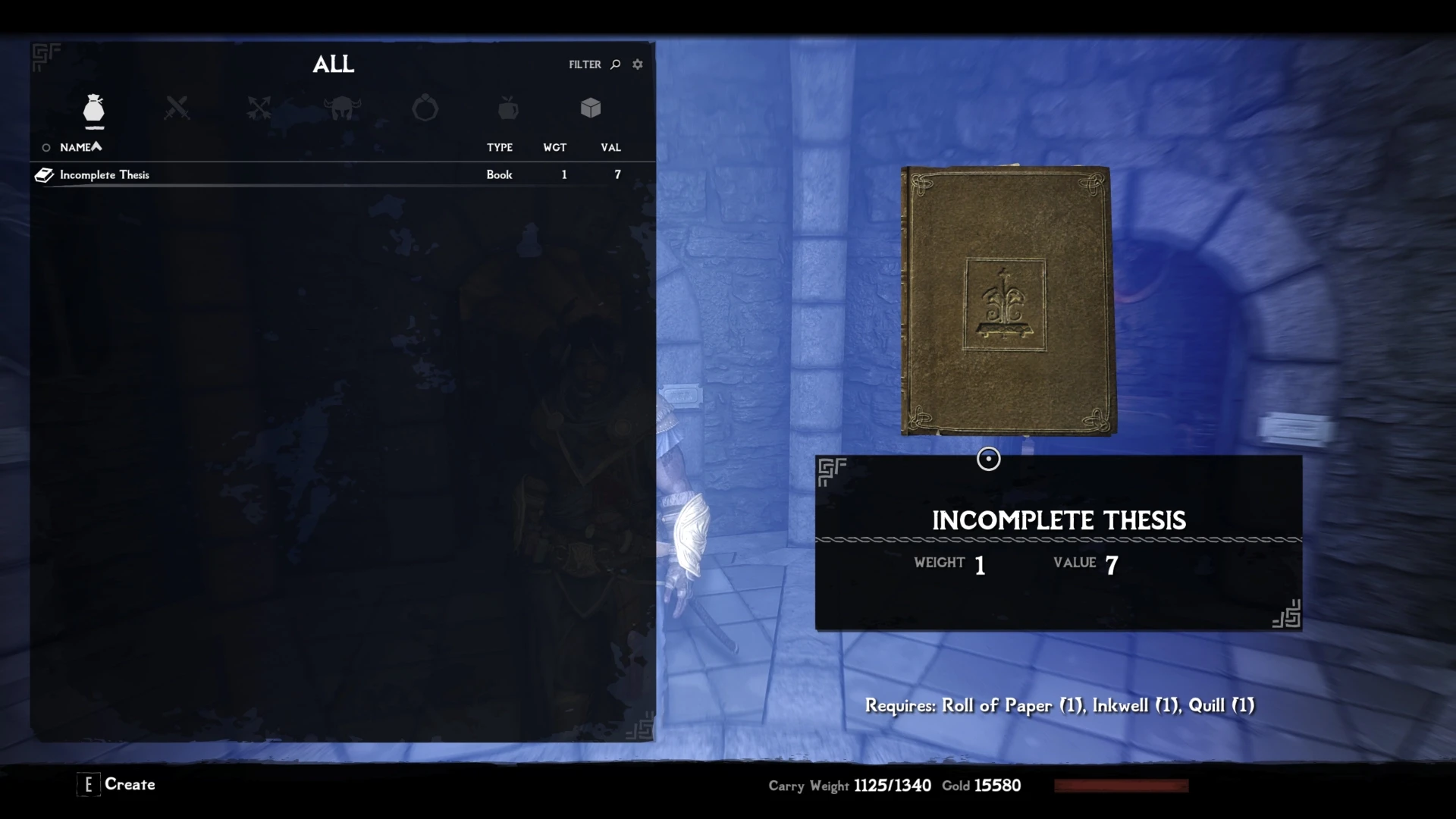
Task: Filter consumables with the apple icon
Action: point(507,108)
